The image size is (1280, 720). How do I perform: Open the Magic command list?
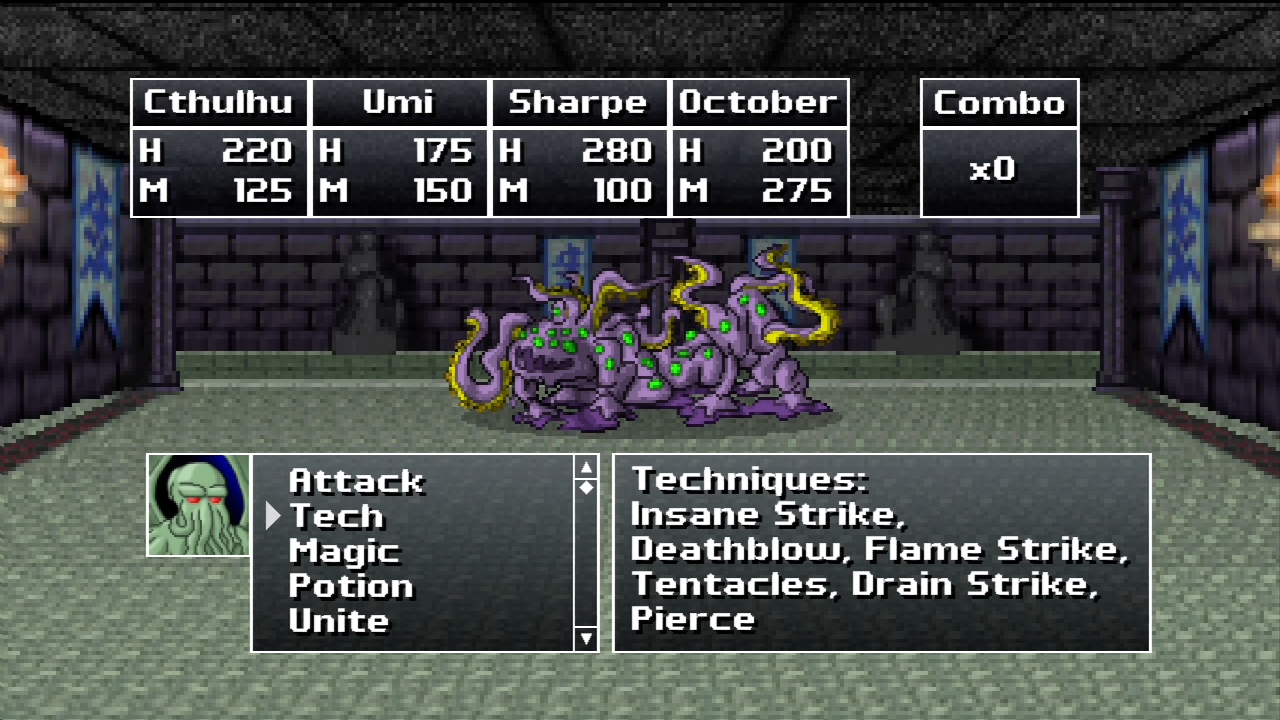pos(344,551)
